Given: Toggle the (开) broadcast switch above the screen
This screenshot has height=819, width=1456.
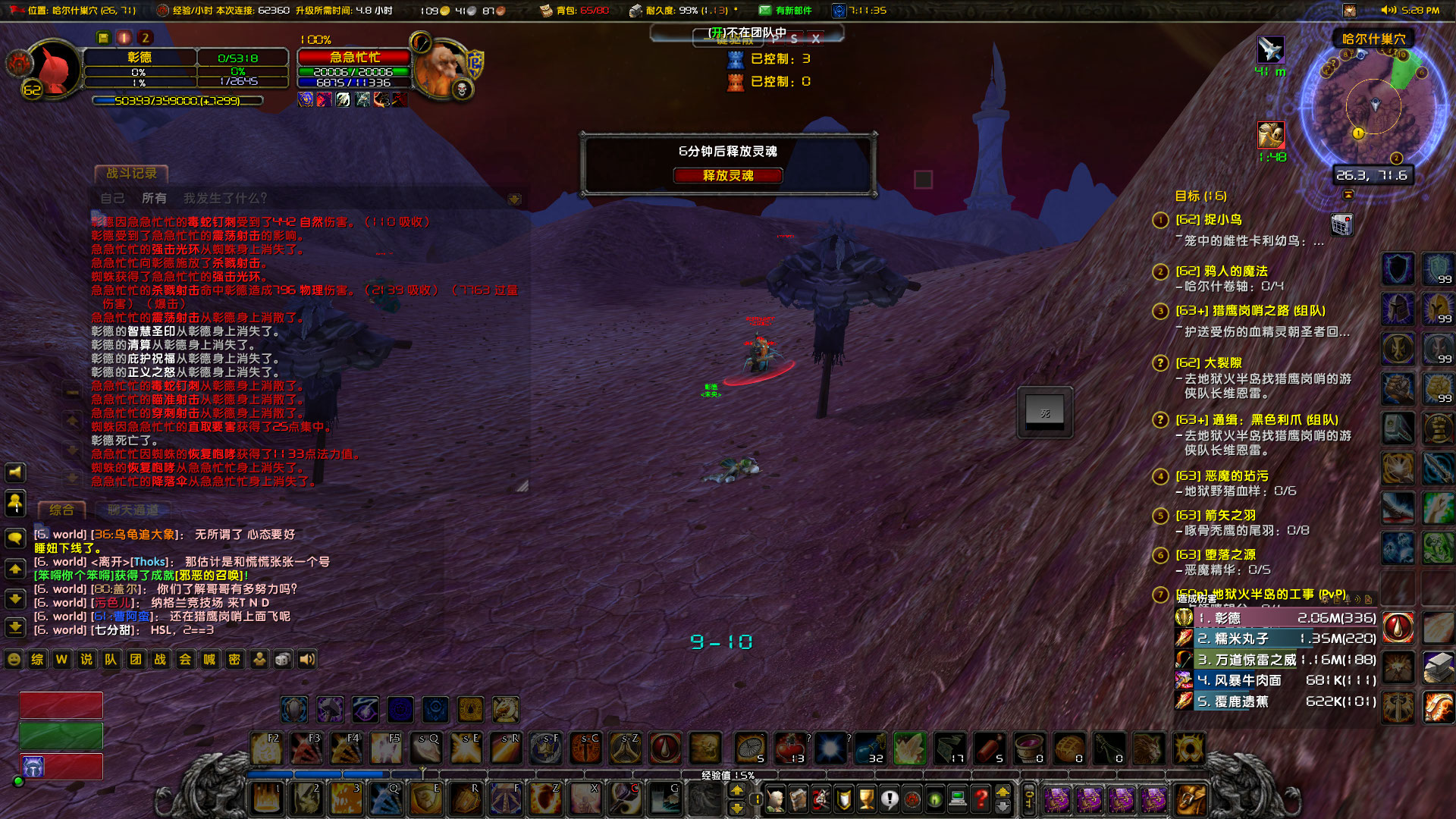Looking at the screenshot, I should click(715, 31).
